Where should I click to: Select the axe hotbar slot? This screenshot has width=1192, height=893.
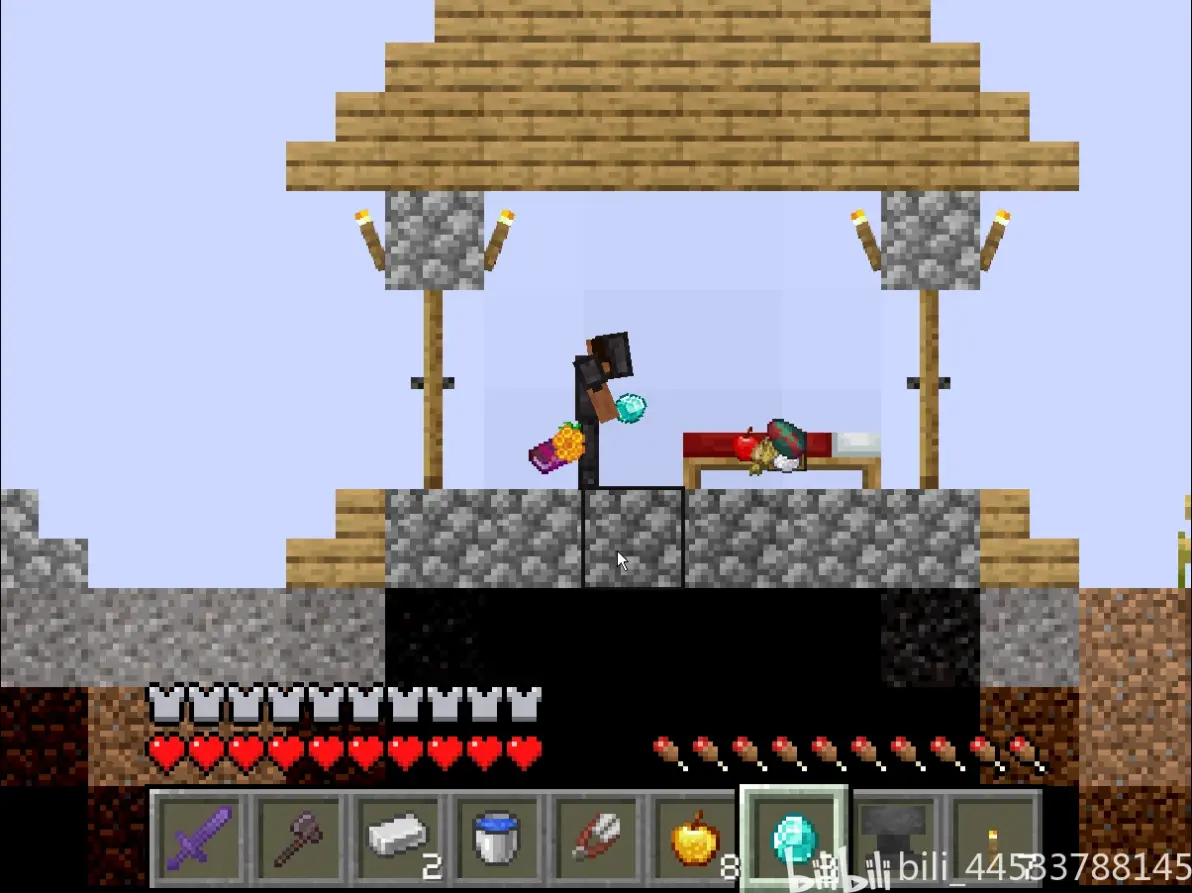pos(298,837)
